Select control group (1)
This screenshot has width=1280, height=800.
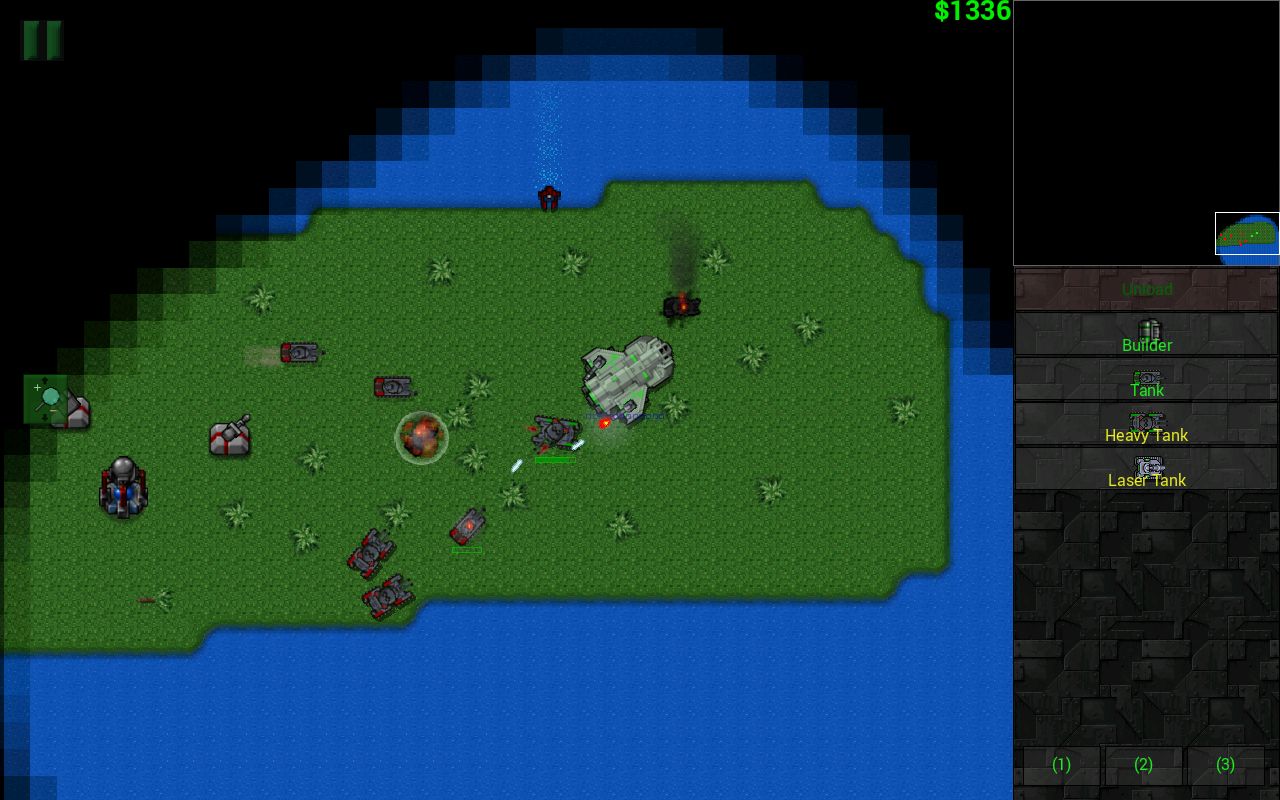click(1061, 765)
